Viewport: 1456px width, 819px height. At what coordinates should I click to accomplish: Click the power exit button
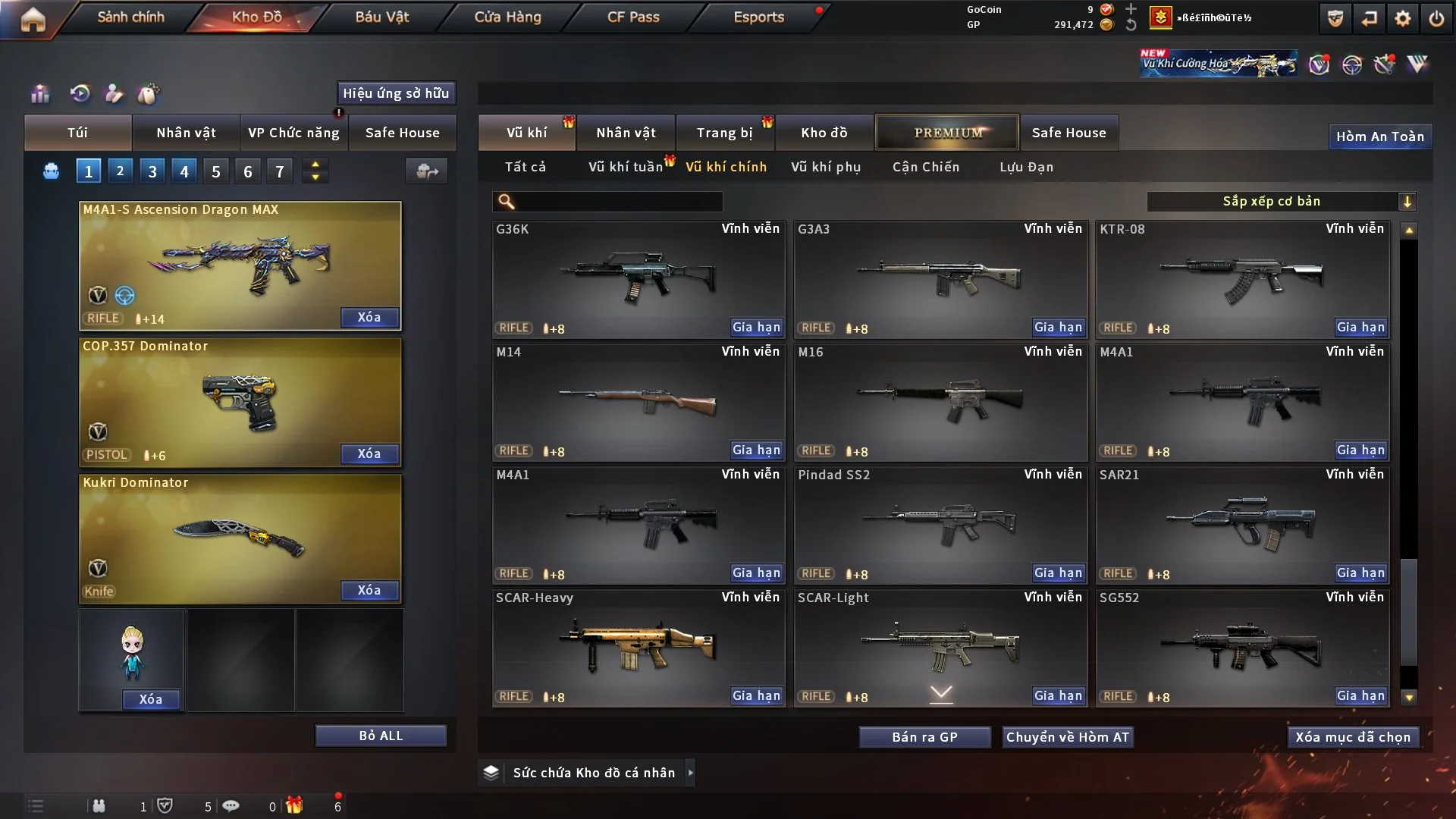[x=1436, y=18]
